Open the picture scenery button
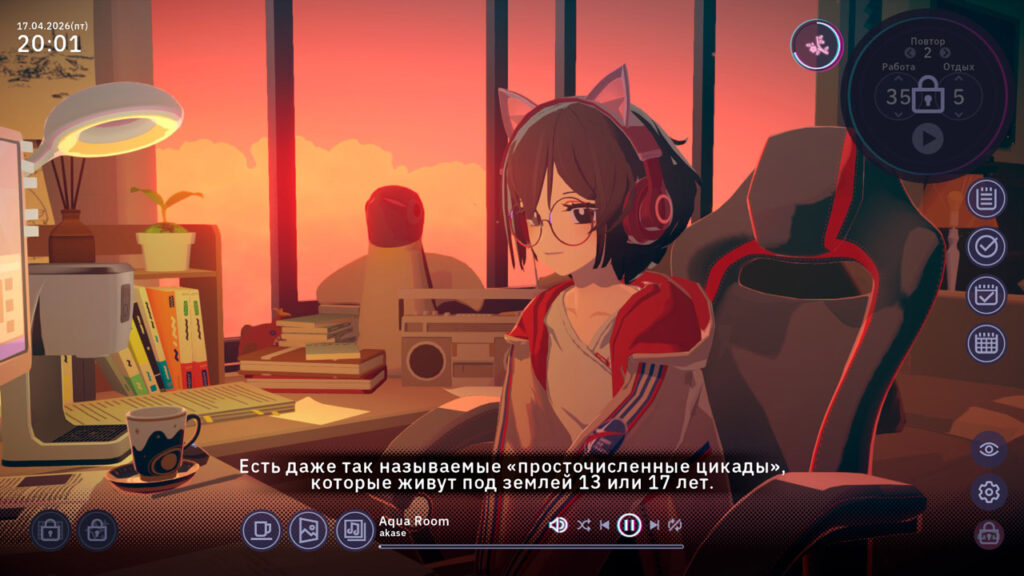 (x=308, y=530)
